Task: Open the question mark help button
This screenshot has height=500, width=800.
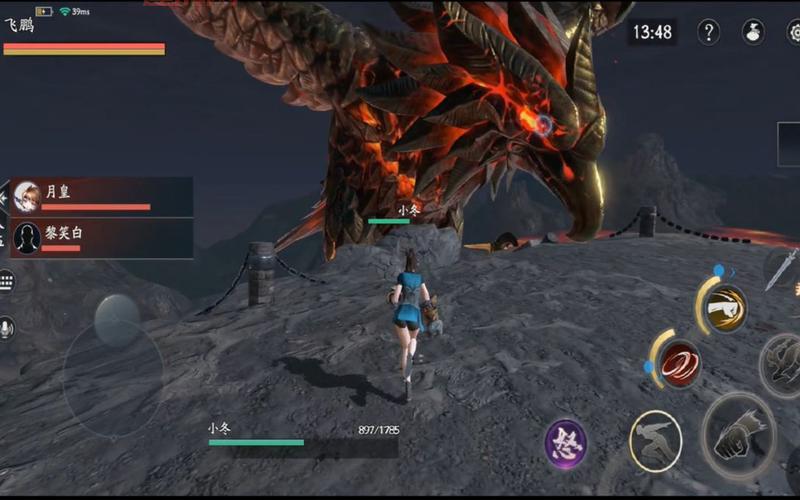Action: [708, 32]
